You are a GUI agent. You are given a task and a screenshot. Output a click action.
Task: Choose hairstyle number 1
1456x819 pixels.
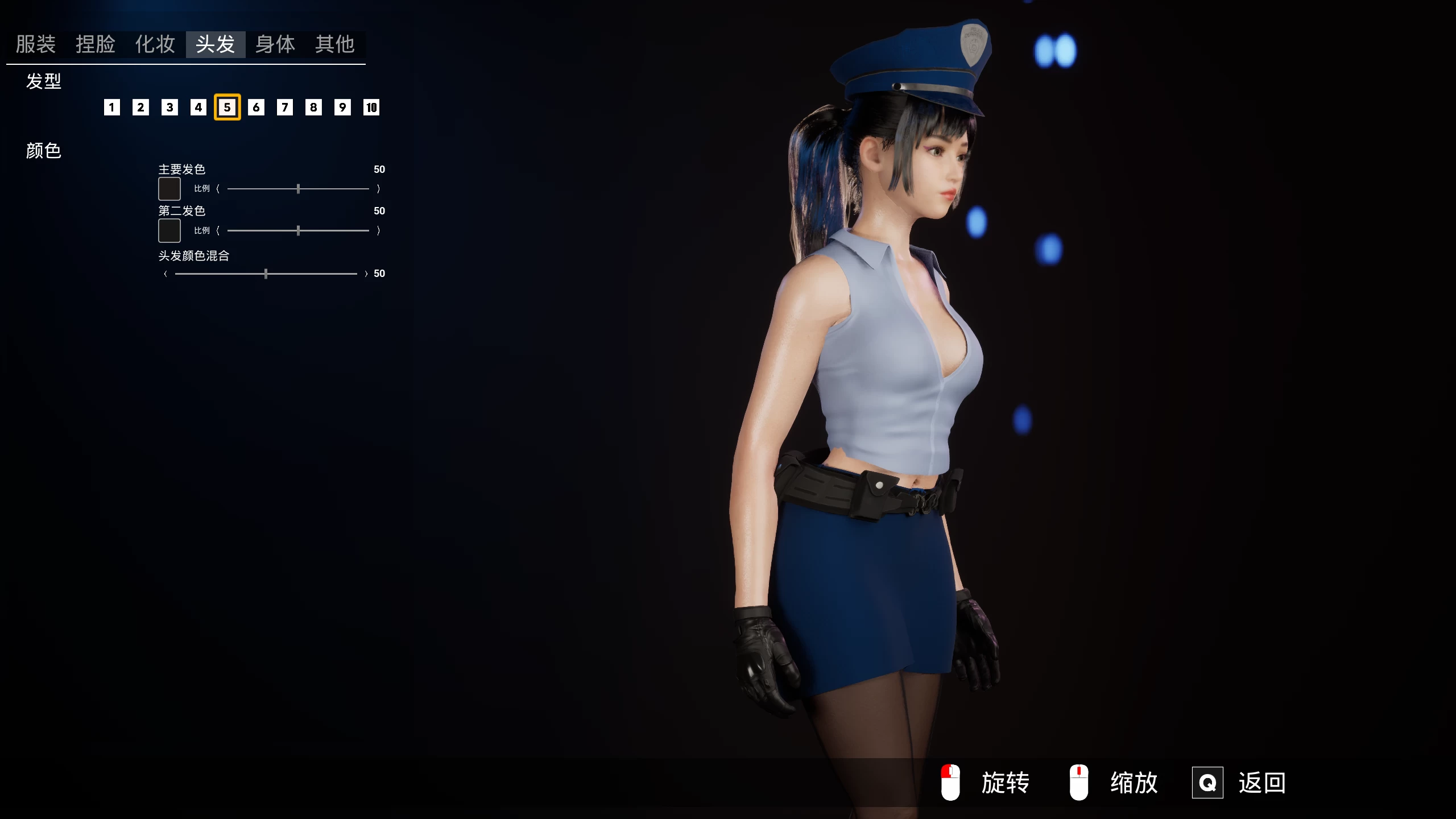[112, 107]
